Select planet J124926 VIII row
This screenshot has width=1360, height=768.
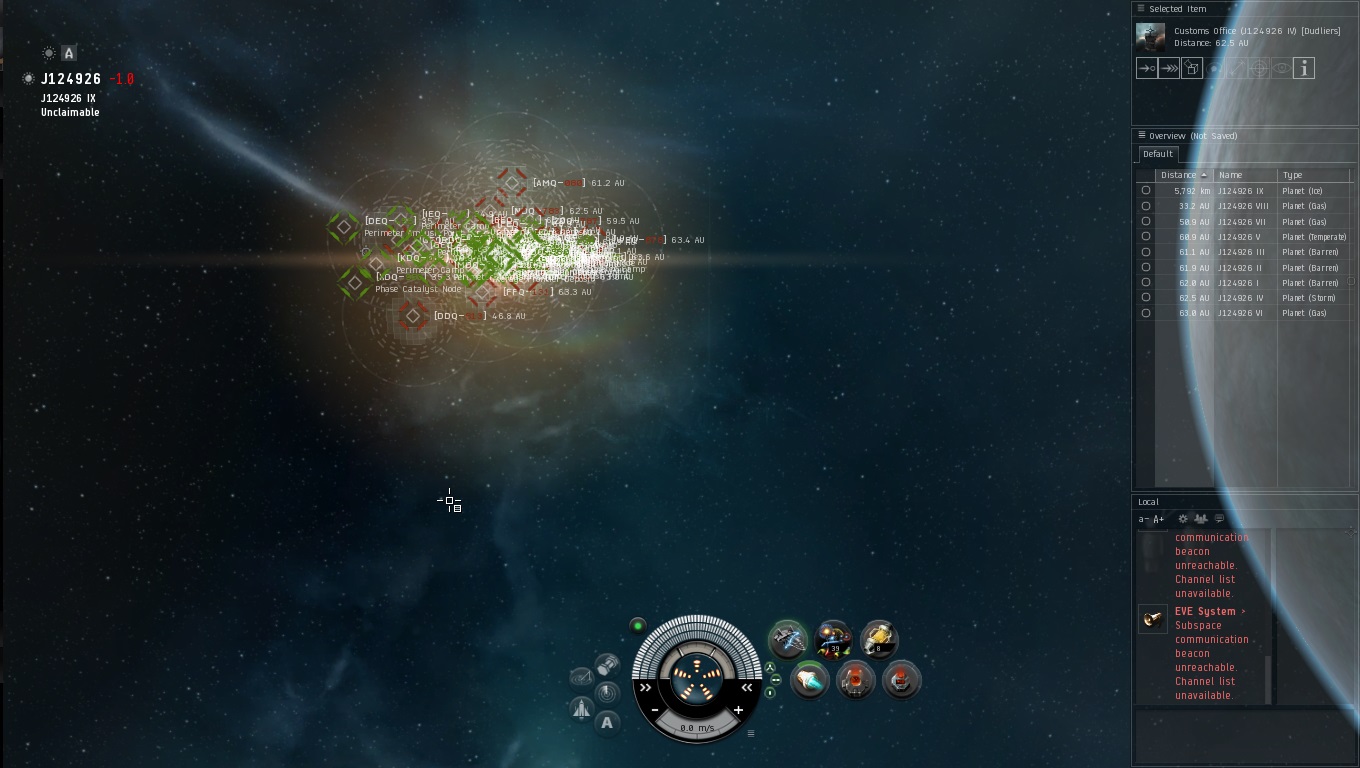[x=1240, y=206]
